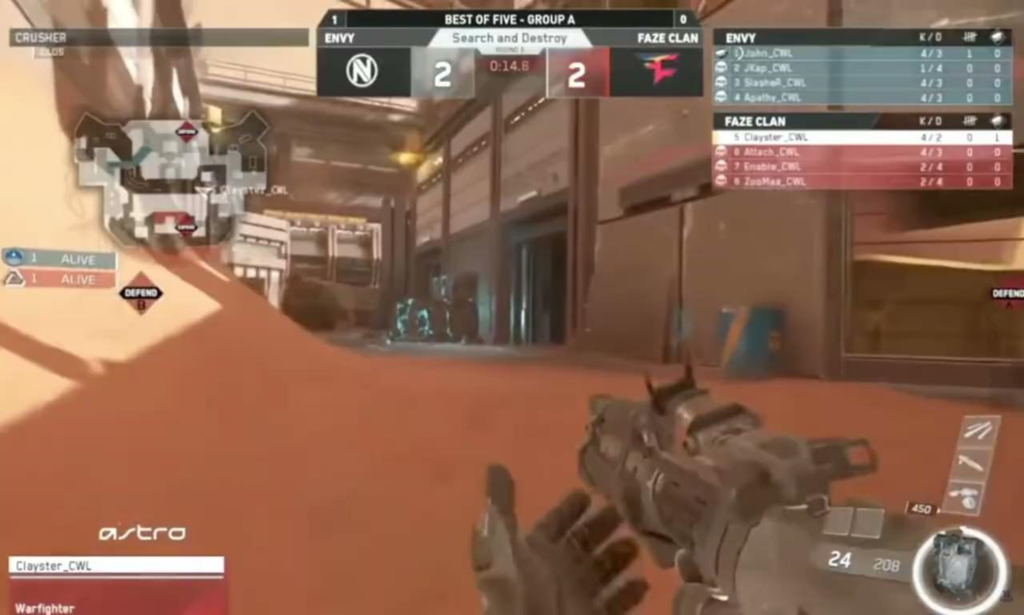1024x615 pixels.
Task: Pick Apathy_CWL's scoreboard row
Action: 858,98
